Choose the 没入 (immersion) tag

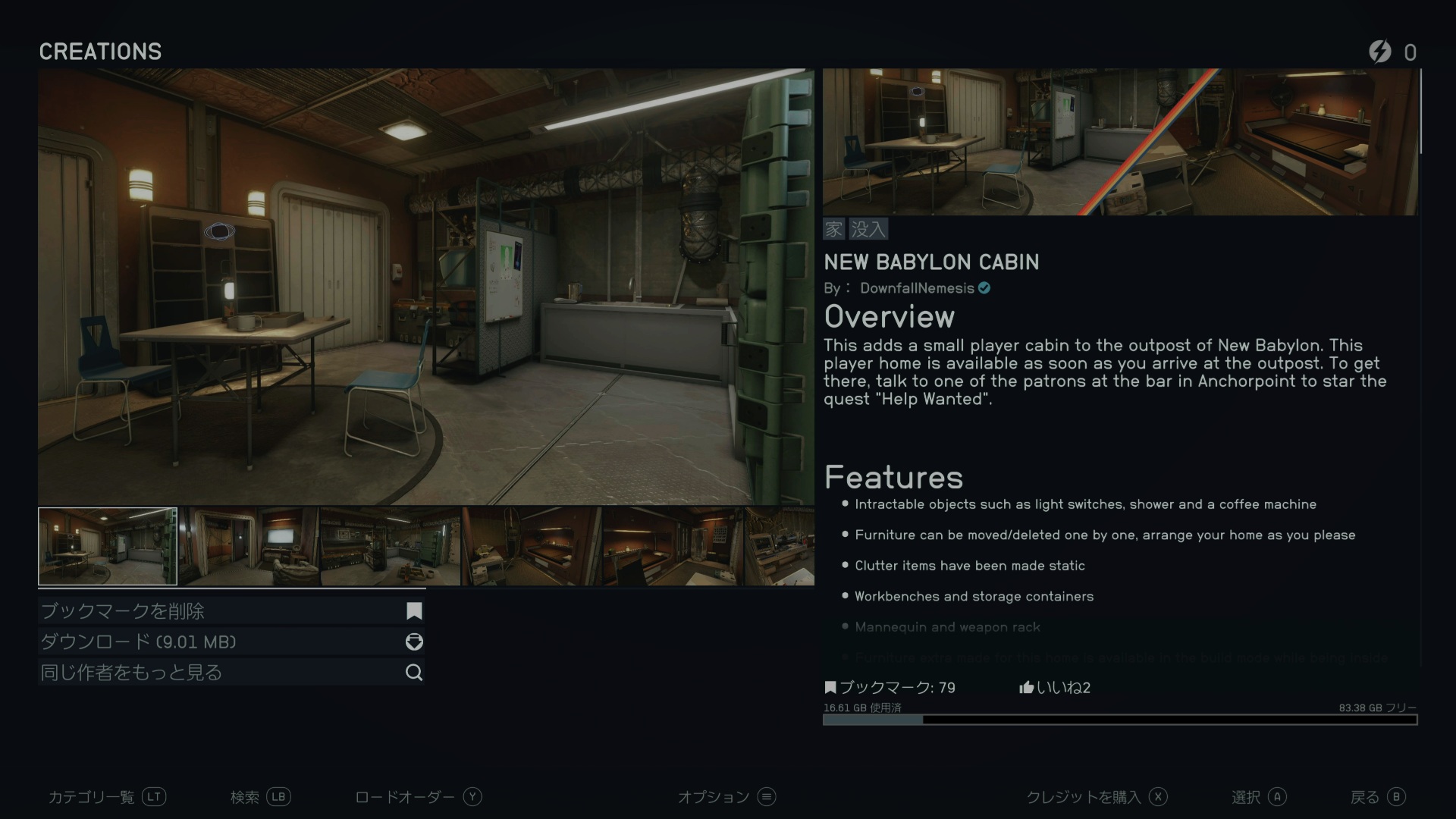(868, 229)
